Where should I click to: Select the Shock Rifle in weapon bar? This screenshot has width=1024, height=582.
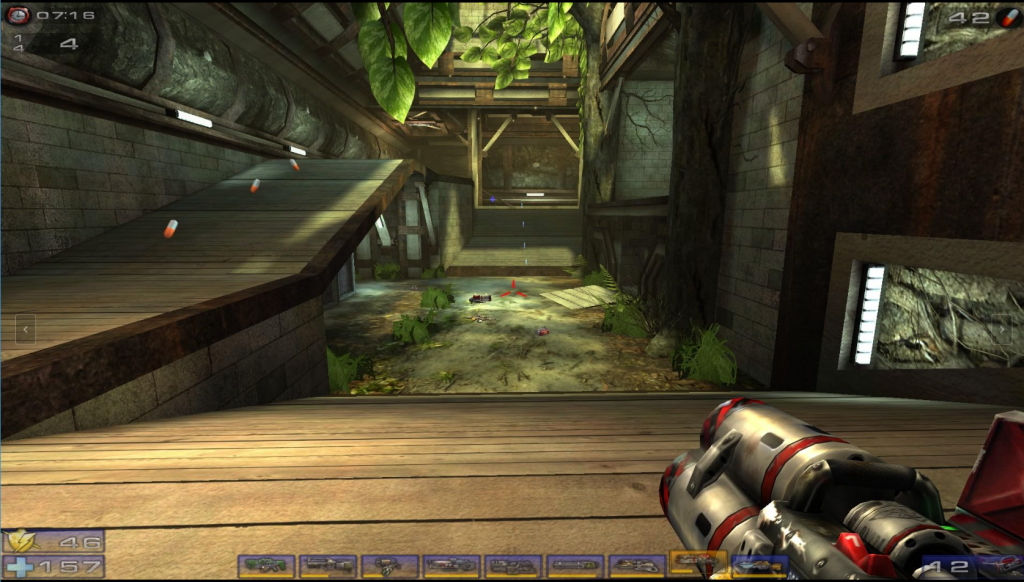452,566
